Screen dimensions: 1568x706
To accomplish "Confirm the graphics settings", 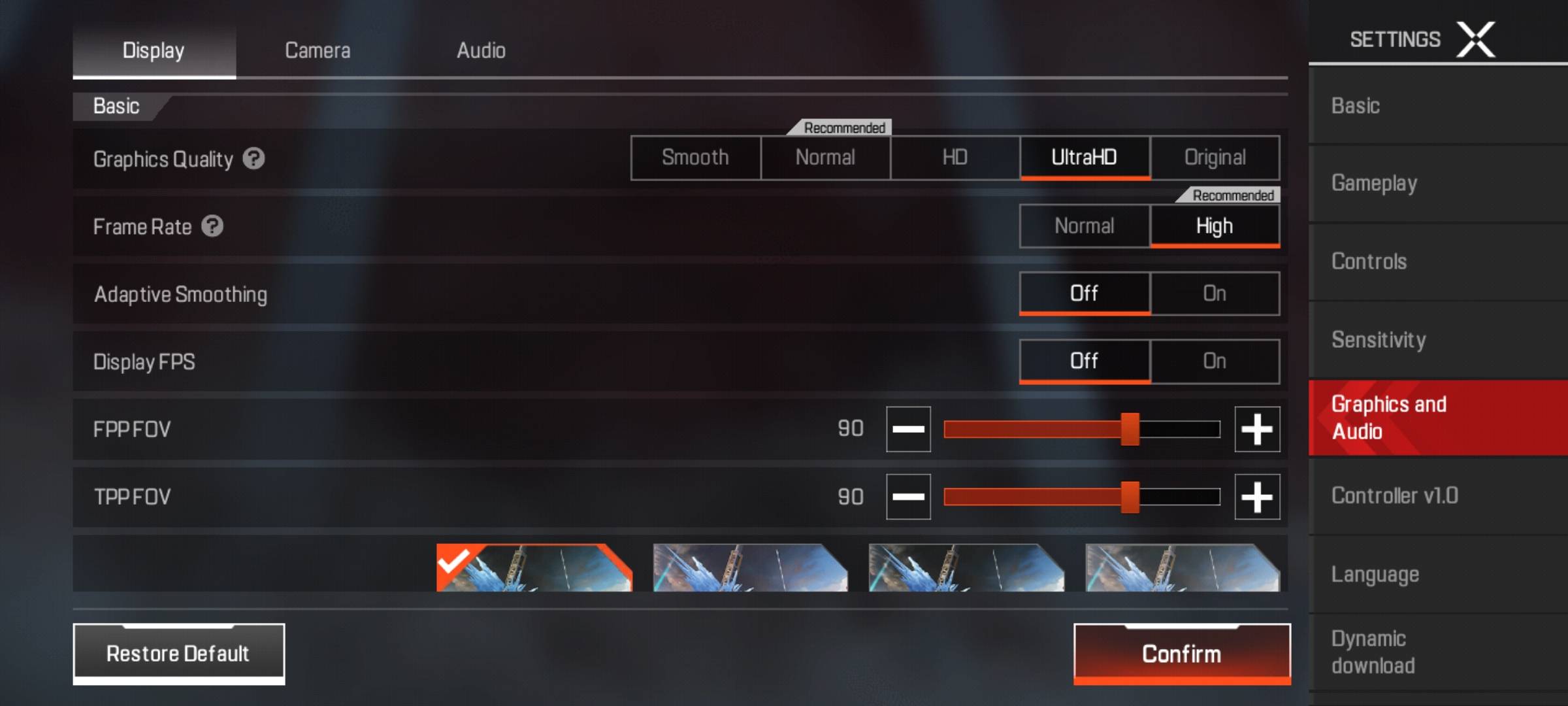I will point(1181,653).
